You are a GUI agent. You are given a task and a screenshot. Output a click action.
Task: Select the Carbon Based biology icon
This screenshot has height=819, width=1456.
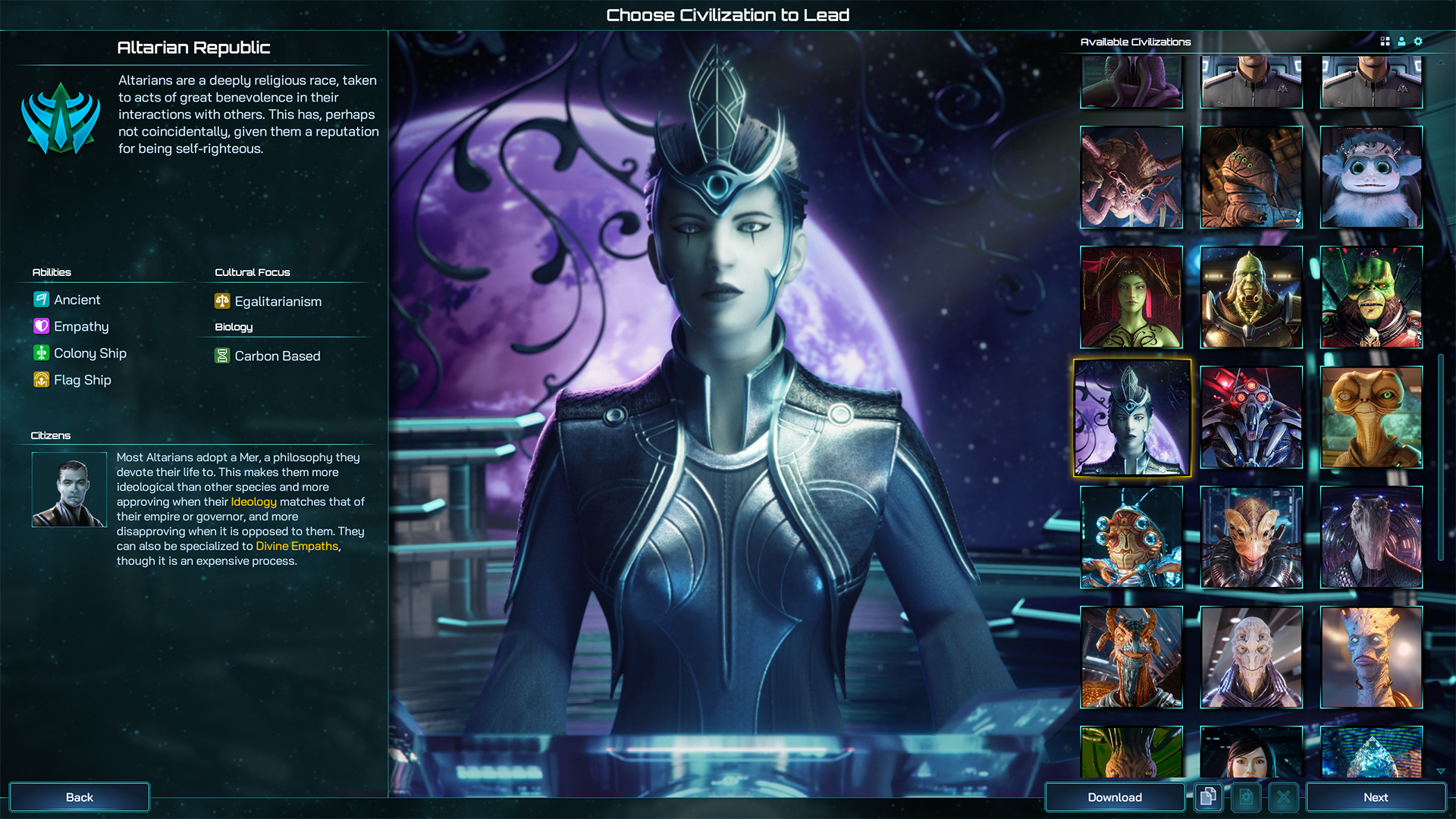pyautogui.click(x=221, y=356)
